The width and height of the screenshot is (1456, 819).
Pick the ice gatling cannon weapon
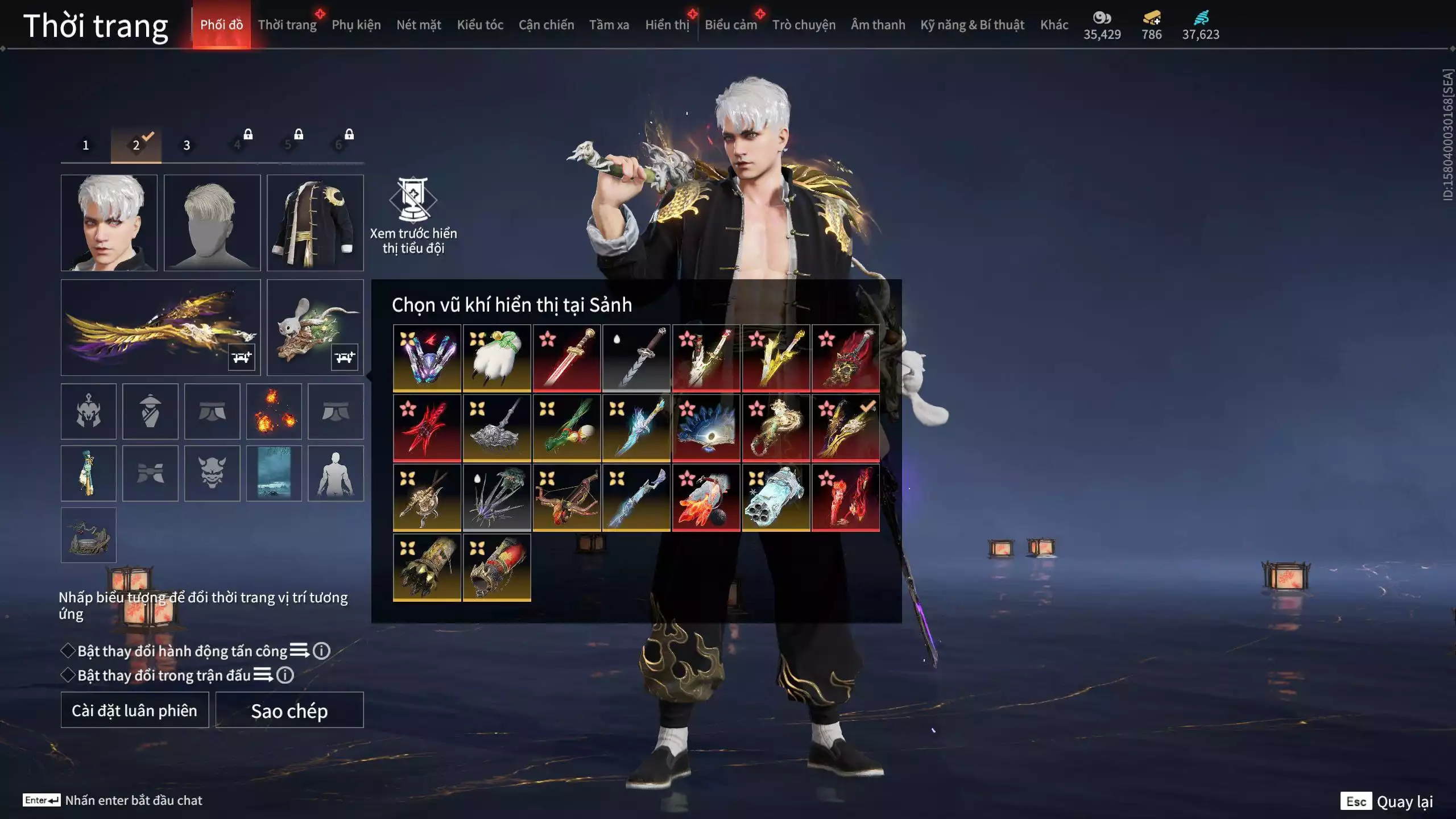tap(776, 498)
